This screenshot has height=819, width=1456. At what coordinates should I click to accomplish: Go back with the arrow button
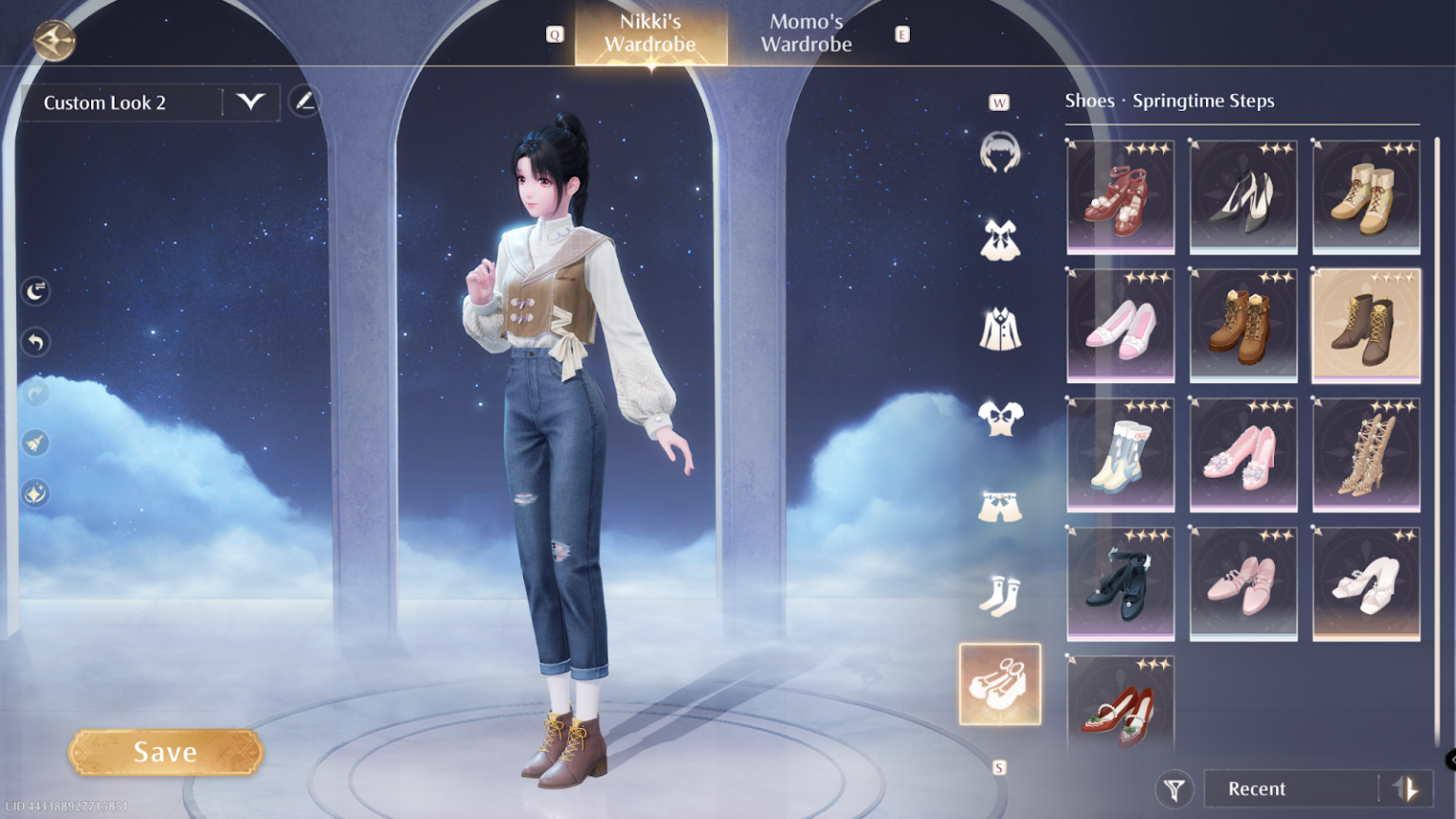click(54, 40)
